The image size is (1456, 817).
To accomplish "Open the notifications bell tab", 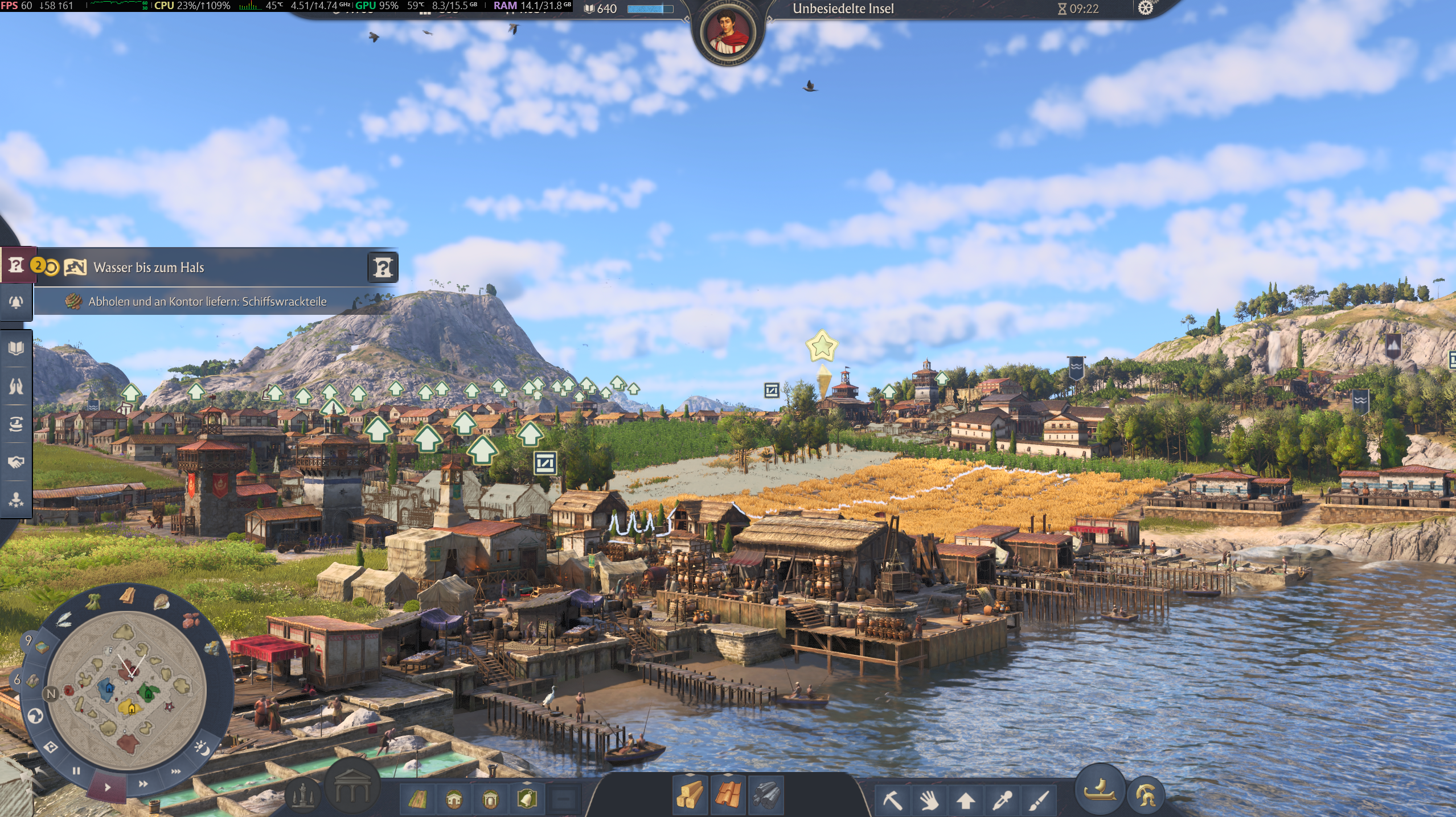I will 16,301.
